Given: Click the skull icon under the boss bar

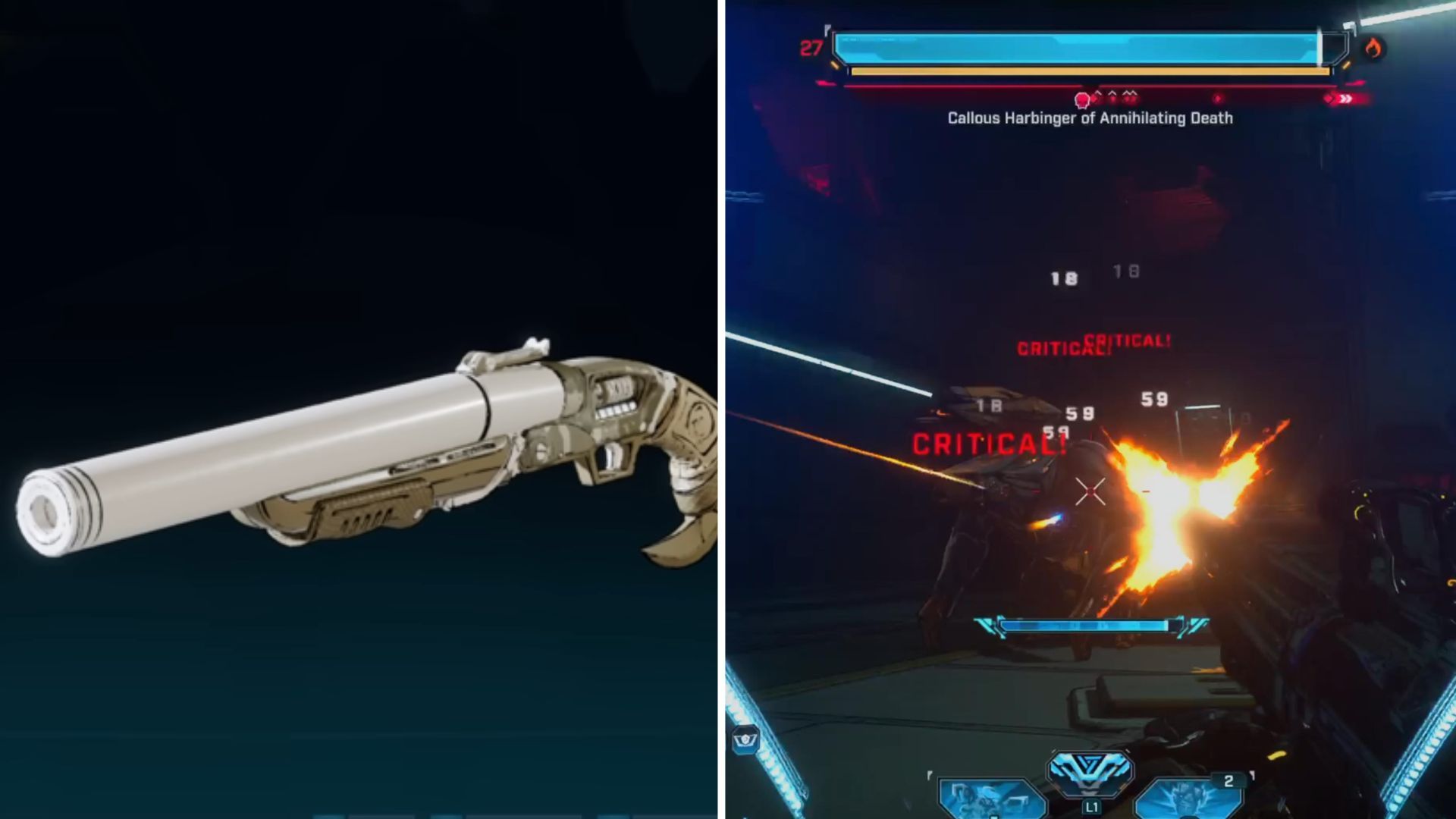Looking at the screenshot, I should [1081, 99].
